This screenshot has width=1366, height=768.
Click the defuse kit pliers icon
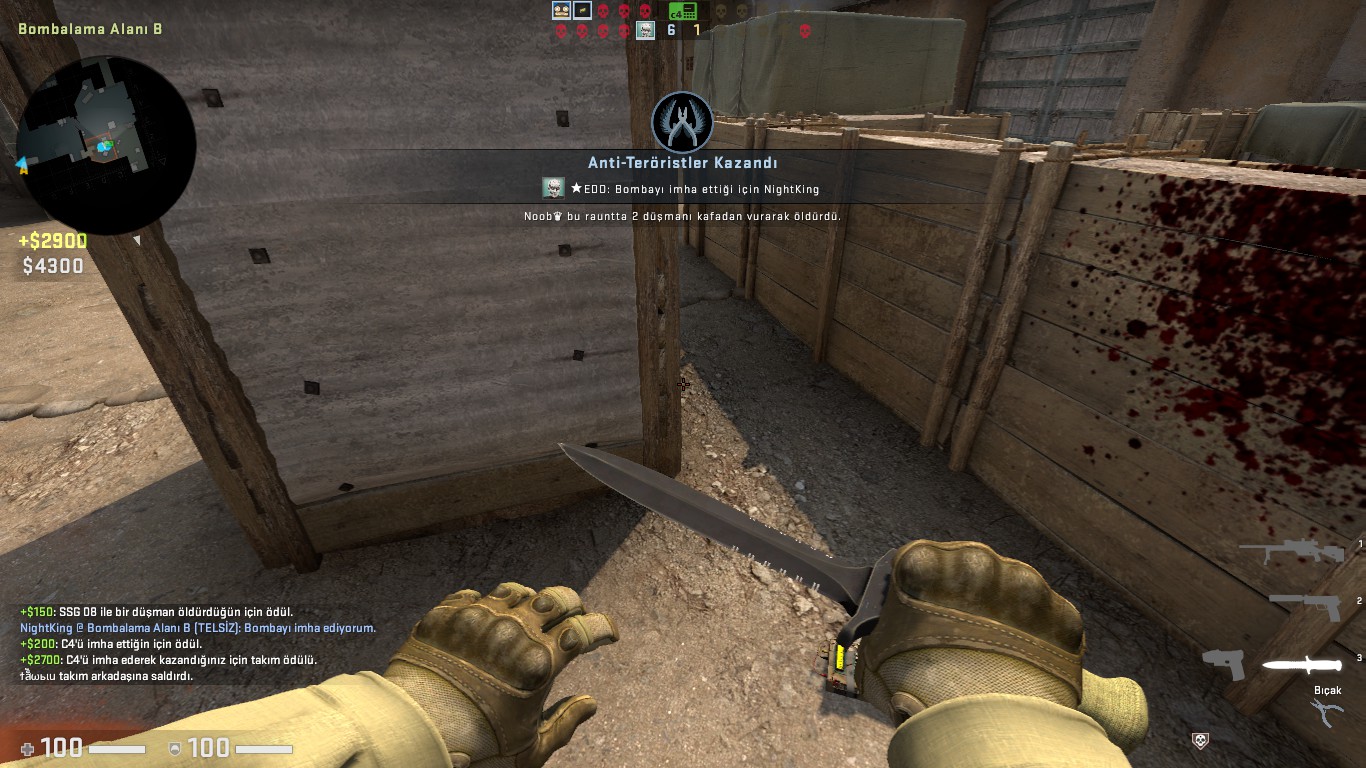pyautogui.click(x=1327, y=712)
